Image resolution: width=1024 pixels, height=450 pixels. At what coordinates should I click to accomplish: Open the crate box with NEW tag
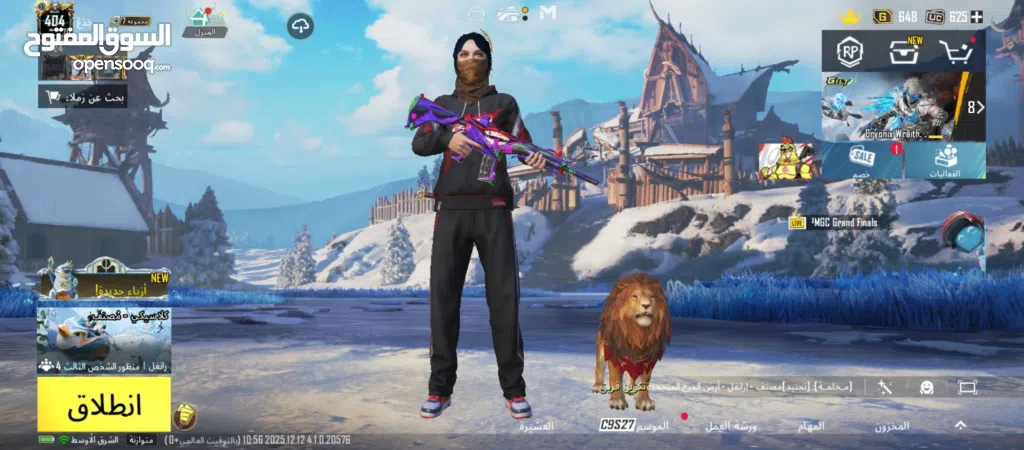904,51
